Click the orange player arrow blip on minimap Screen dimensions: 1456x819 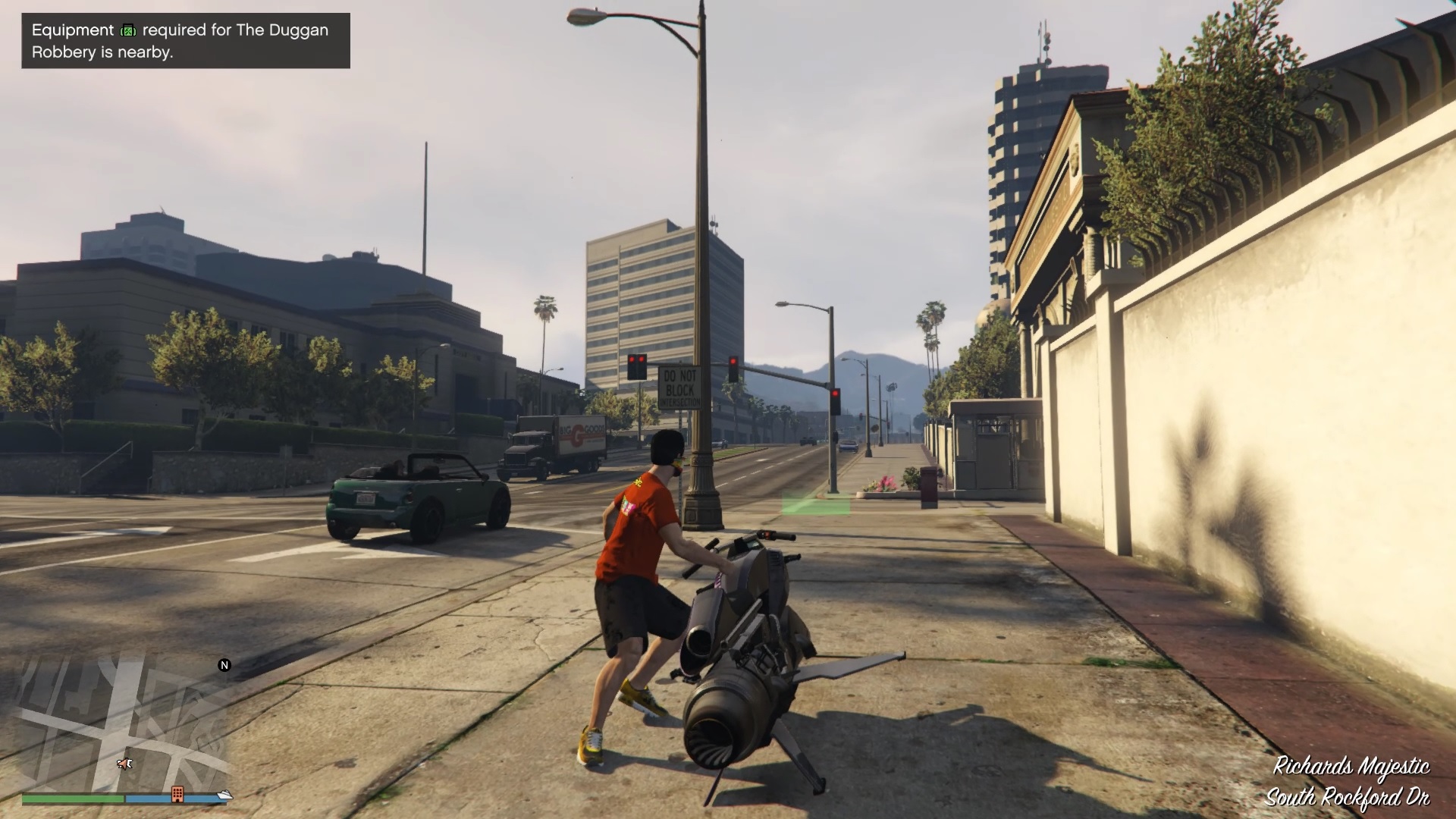[124, 764]
